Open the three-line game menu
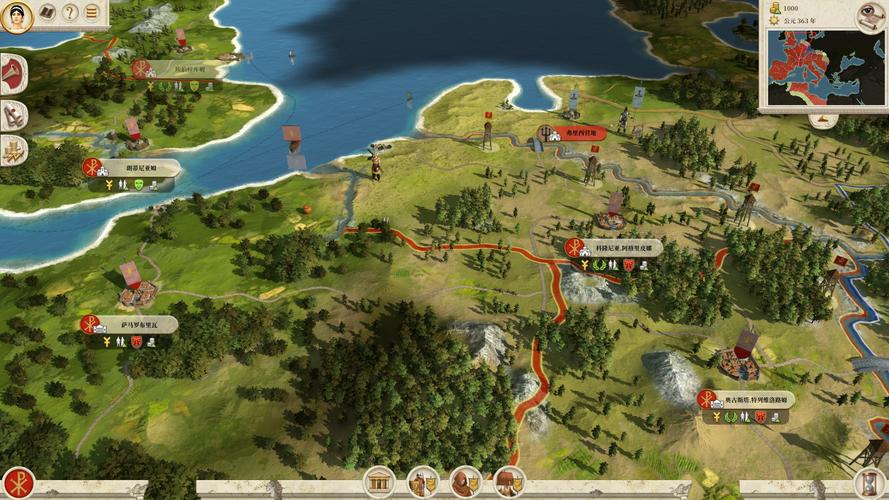This screenshot has height=500, width=889. (x=93, y=13)
